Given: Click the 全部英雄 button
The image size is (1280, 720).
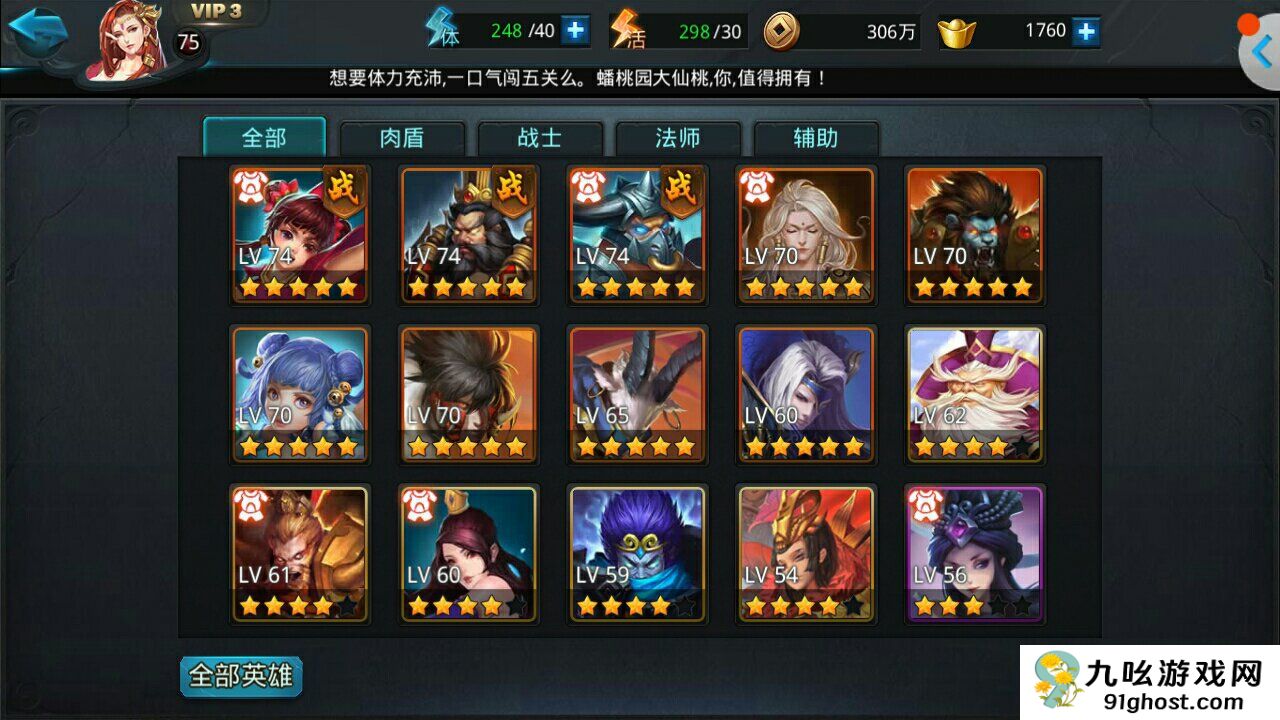Looking at the screenshot, I should pos(241,676).
